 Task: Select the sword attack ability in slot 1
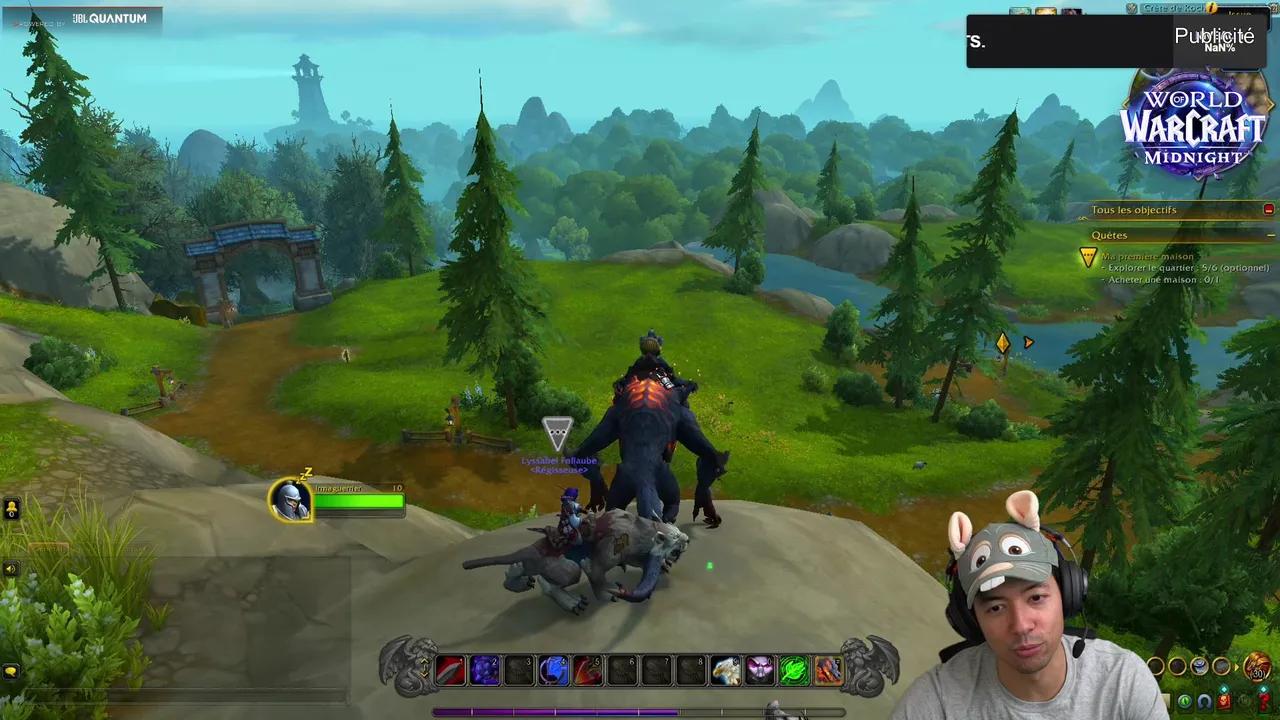tap(450, 671)
